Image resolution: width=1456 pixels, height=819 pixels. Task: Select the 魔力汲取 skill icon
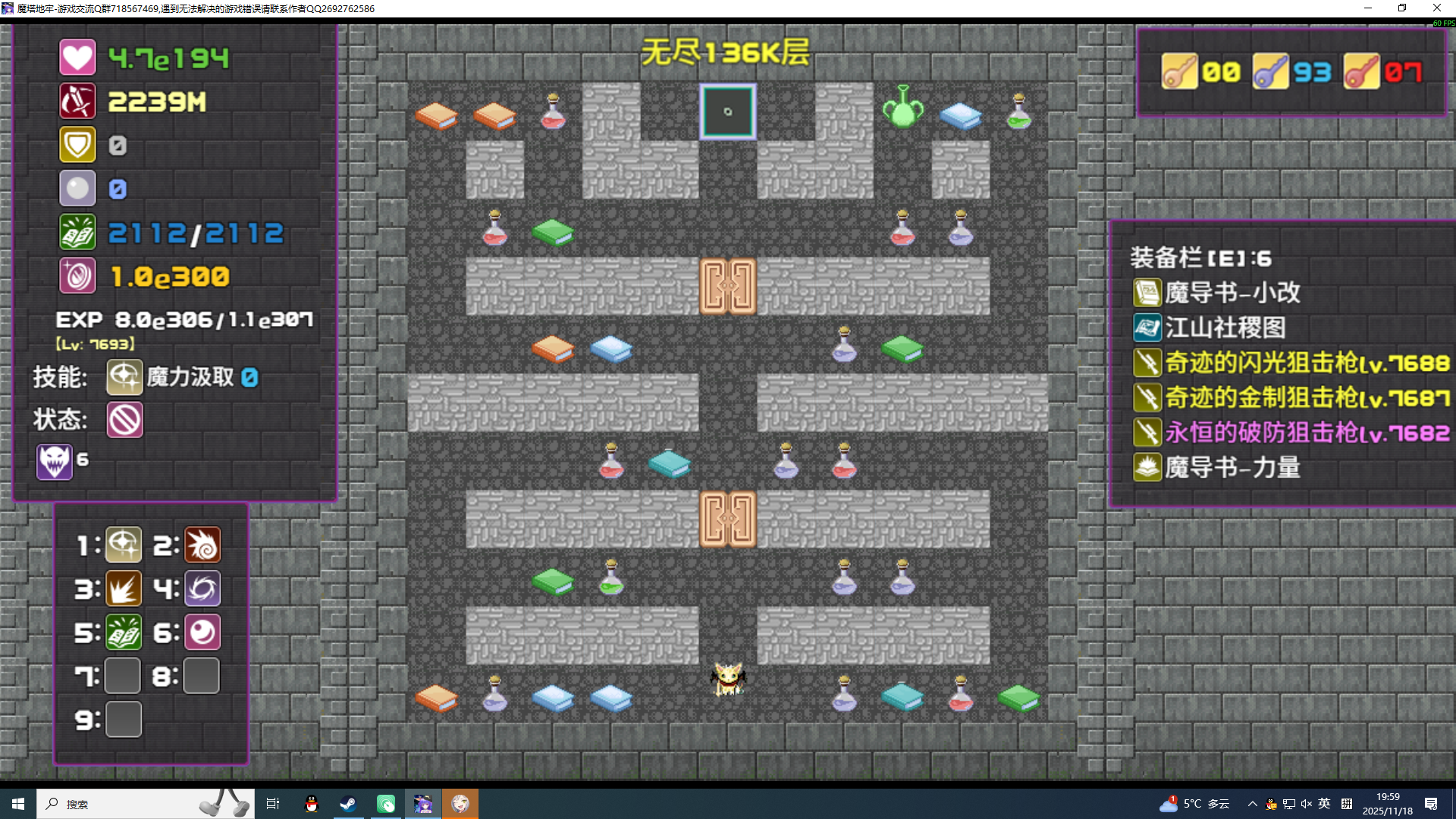pyautogui.click(x=124, y=377)
